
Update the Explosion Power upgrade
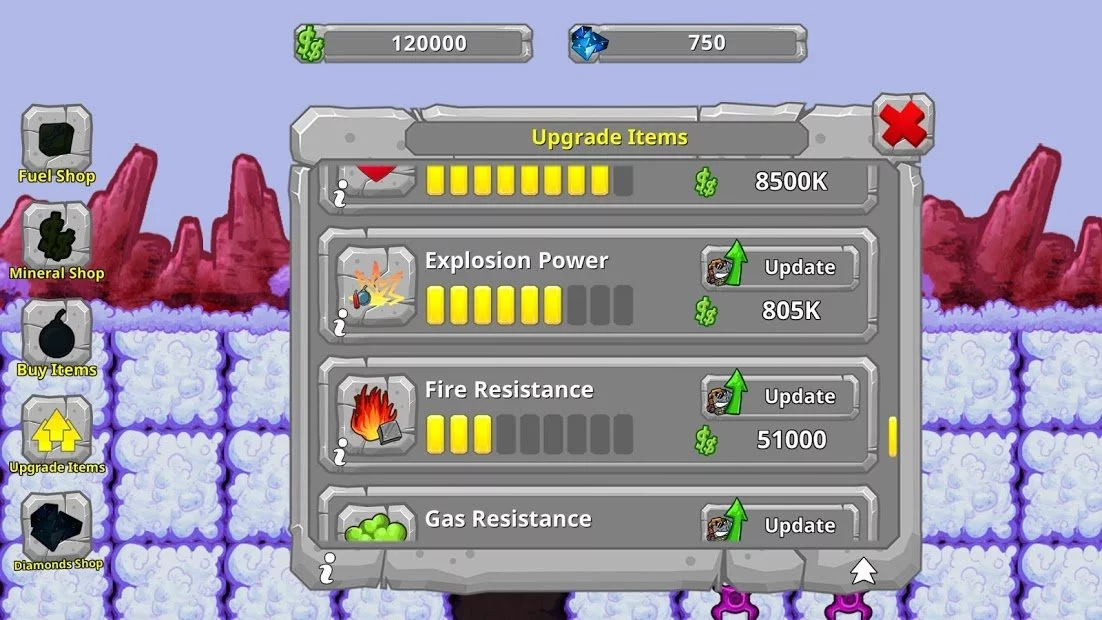pyautogui.click(x=780, y=268)
